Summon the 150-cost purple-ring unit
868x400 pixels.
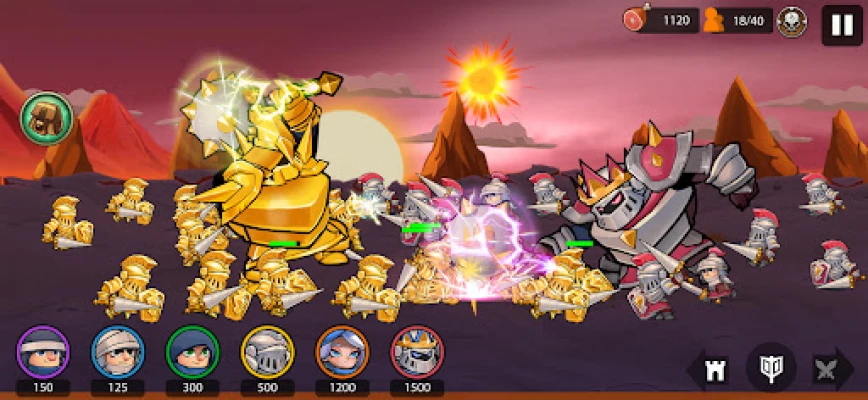click(x=43, y=352)
